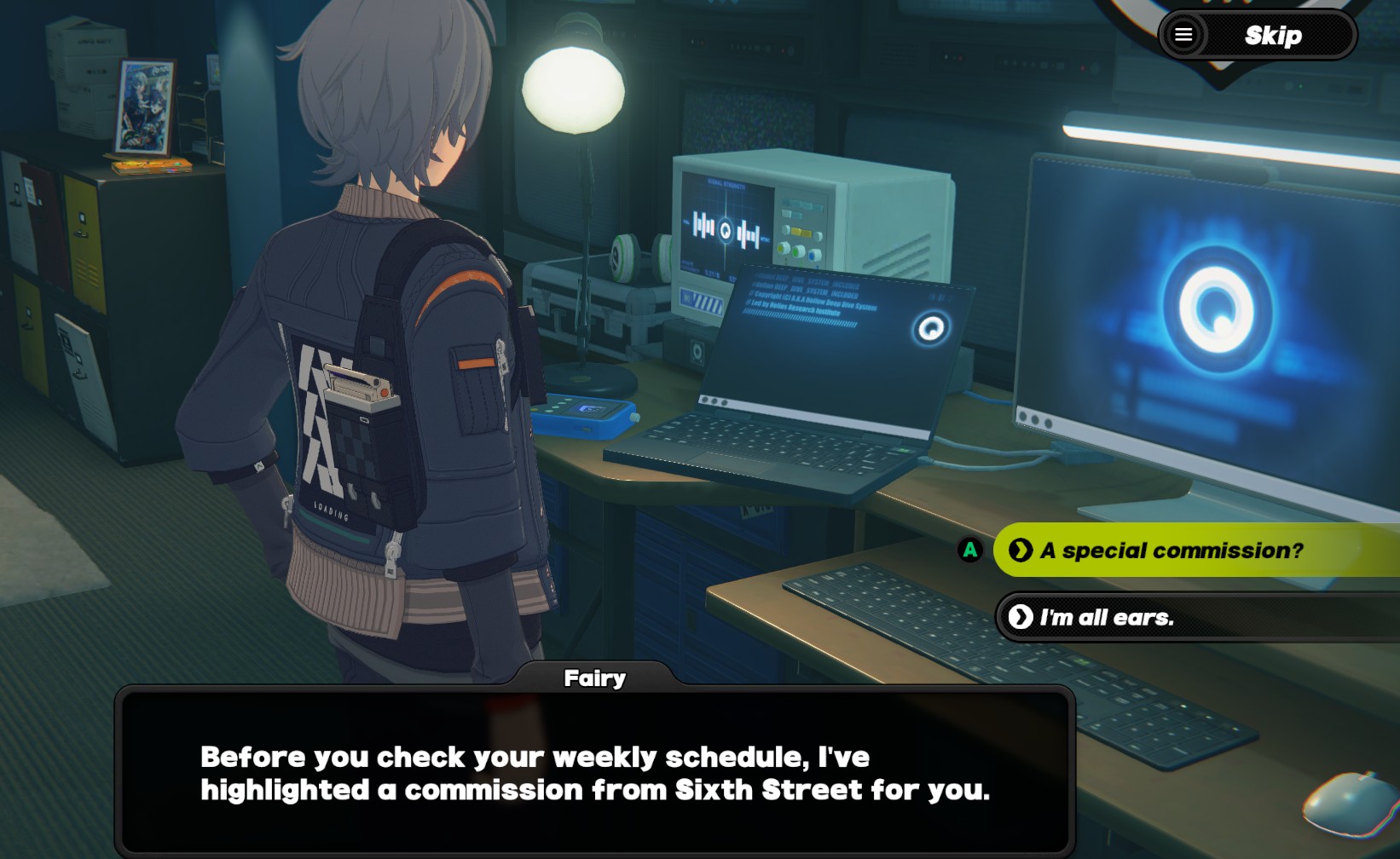Viewport: 1400px width, 859px height.
Task: Open the dialogue log menu icon
Action: coord(1183,35)
